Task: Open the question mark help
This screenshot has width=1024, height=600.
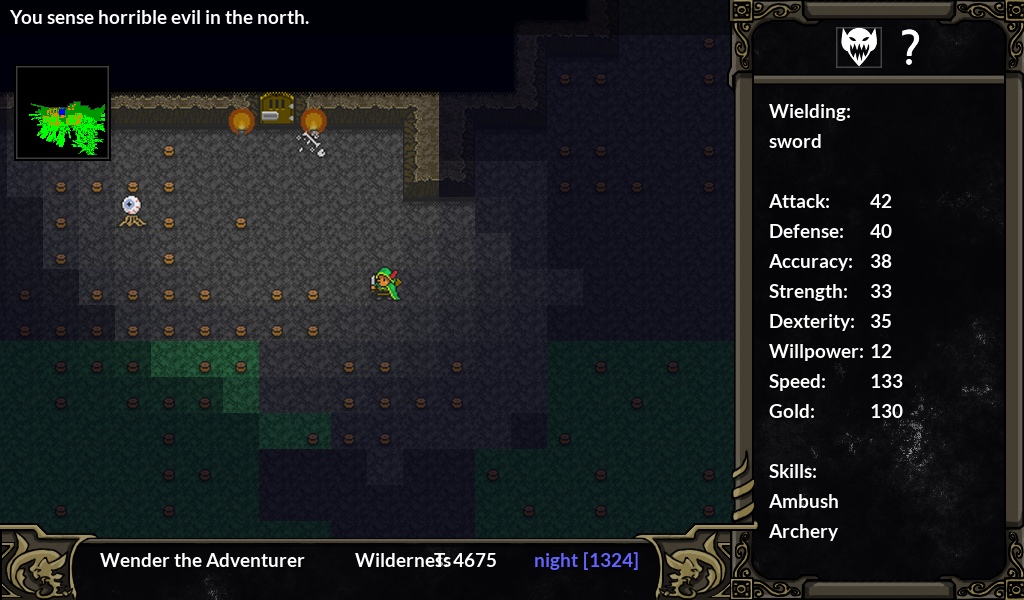Action: coord(909,47)
